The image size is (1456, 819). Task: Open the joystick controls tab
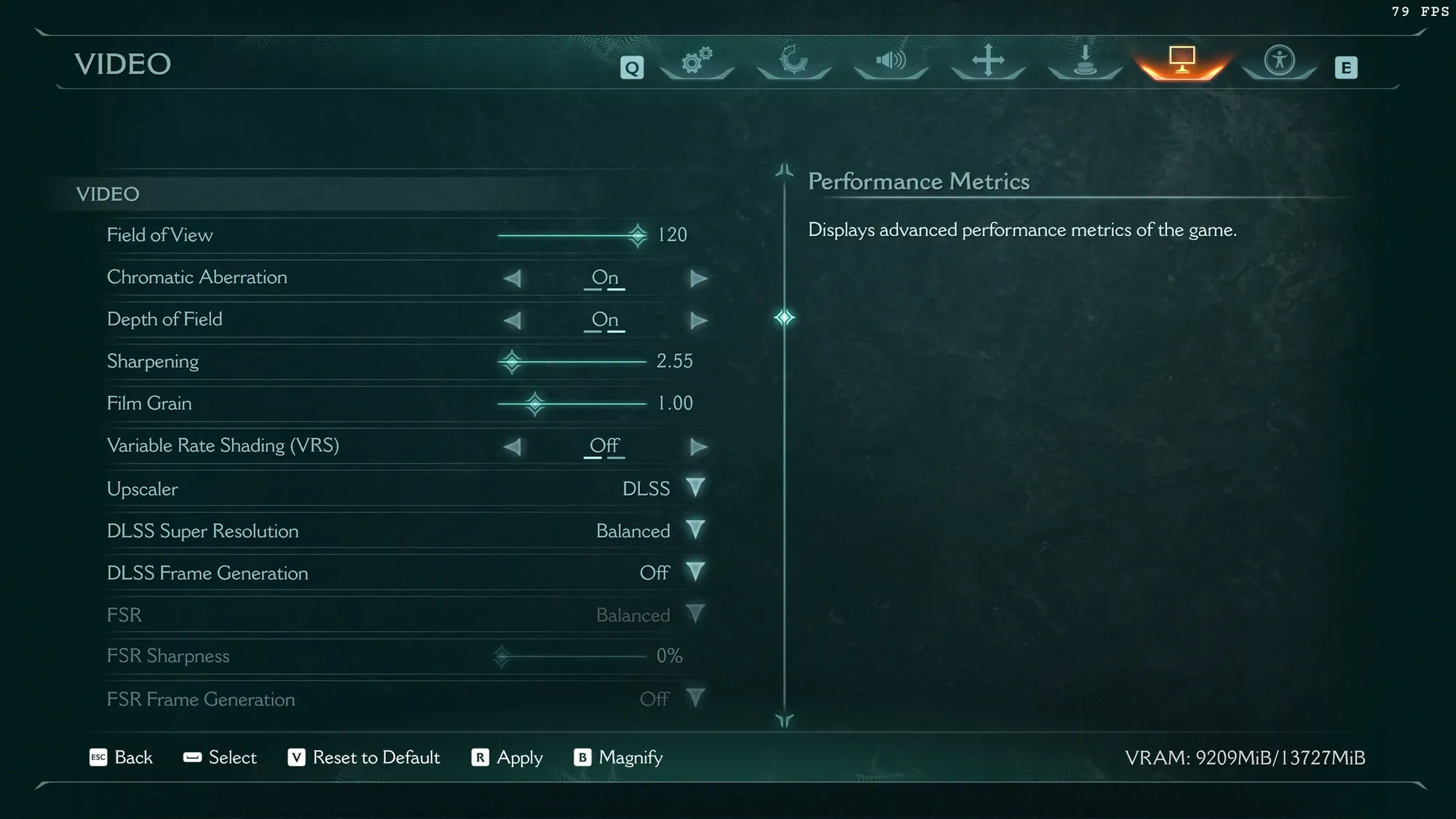coord(1085,61)
